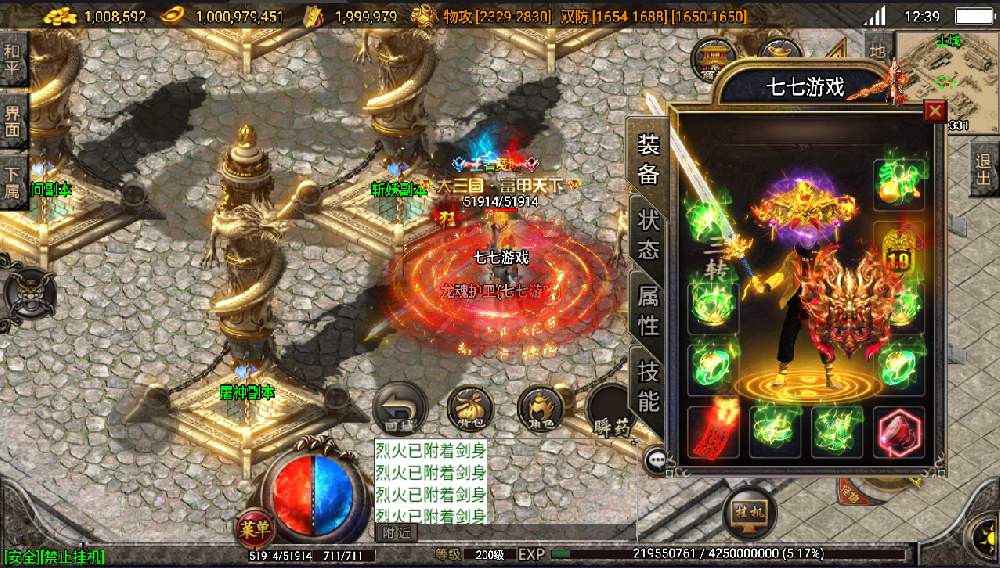Click the 回城 return-to-town button
The image size is (1000, 568).
pyautogui.click(x=399, y=409)
